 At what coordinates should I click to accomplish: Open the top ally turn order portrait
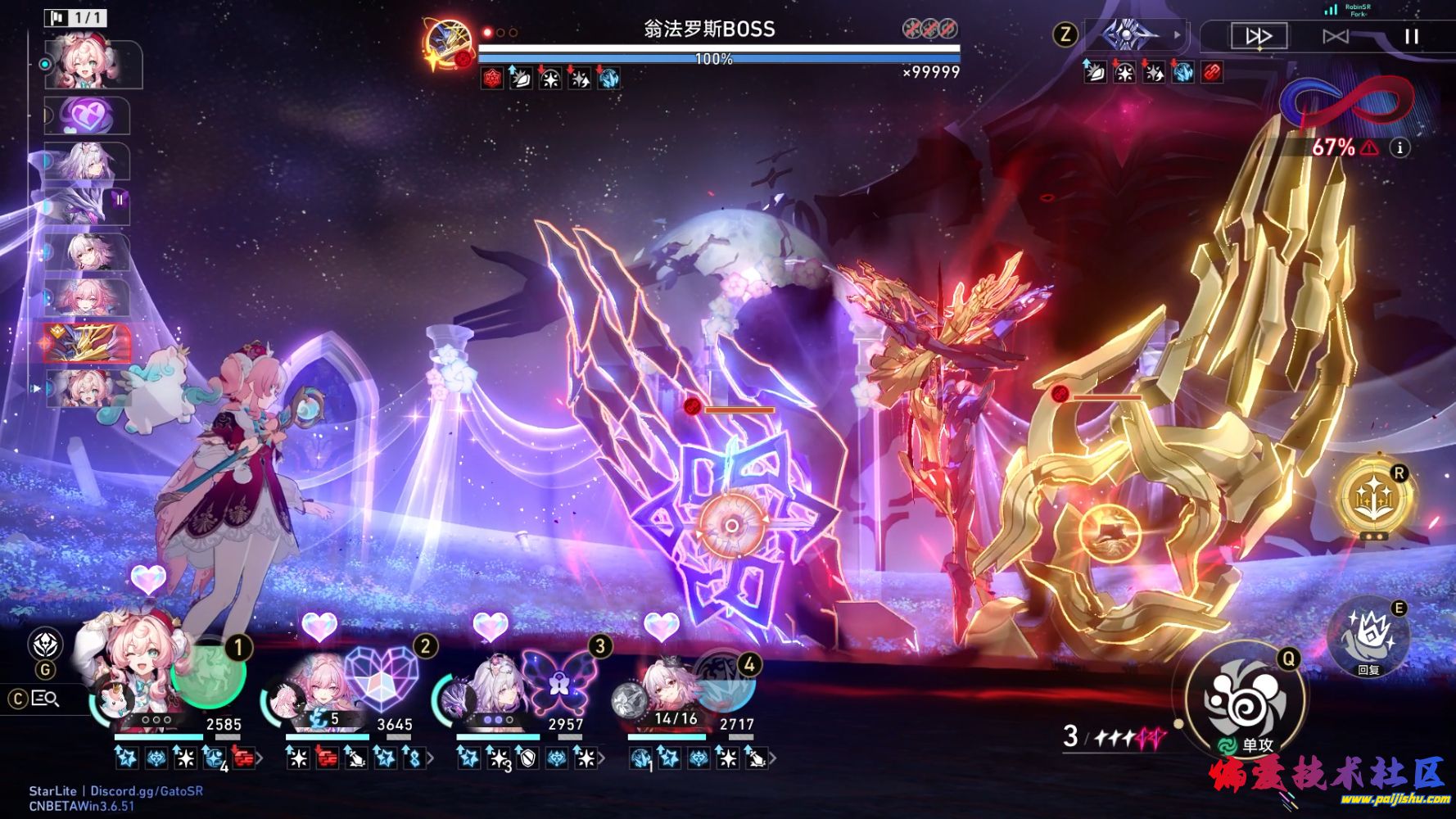coord(93,62)
